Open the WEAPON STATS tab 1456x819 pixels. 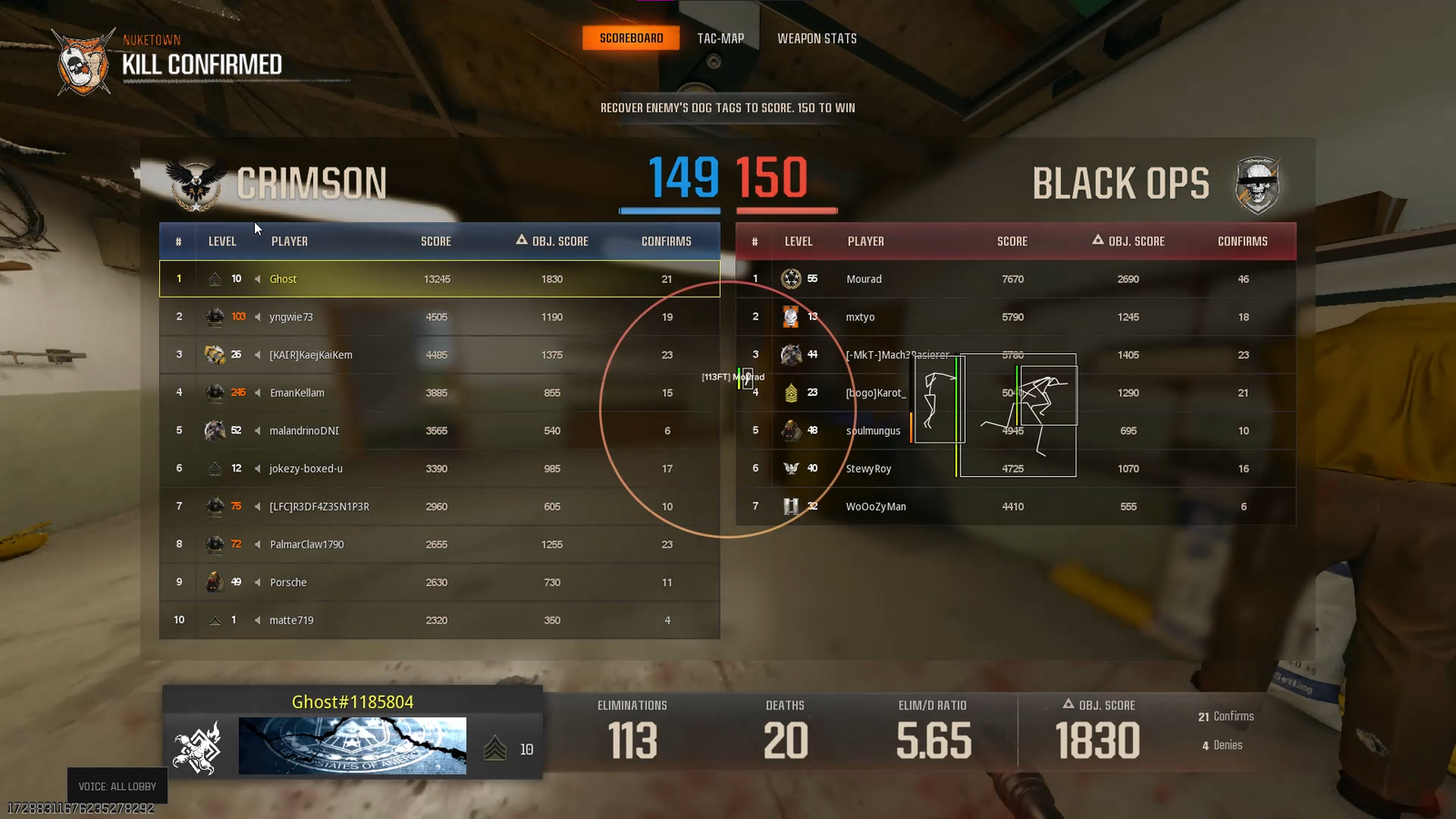click(x=816, y=37)
